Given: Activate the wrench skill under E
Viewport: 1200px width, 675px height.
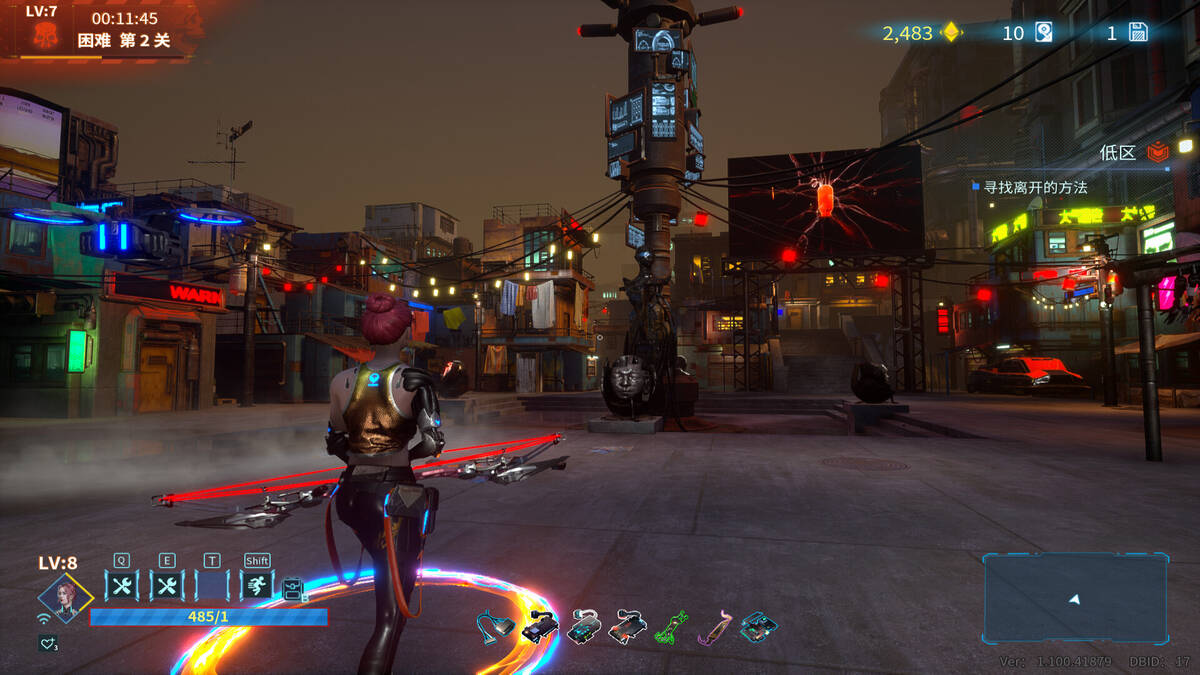Looking at the screenshot, I should click(x=167, y=585).
